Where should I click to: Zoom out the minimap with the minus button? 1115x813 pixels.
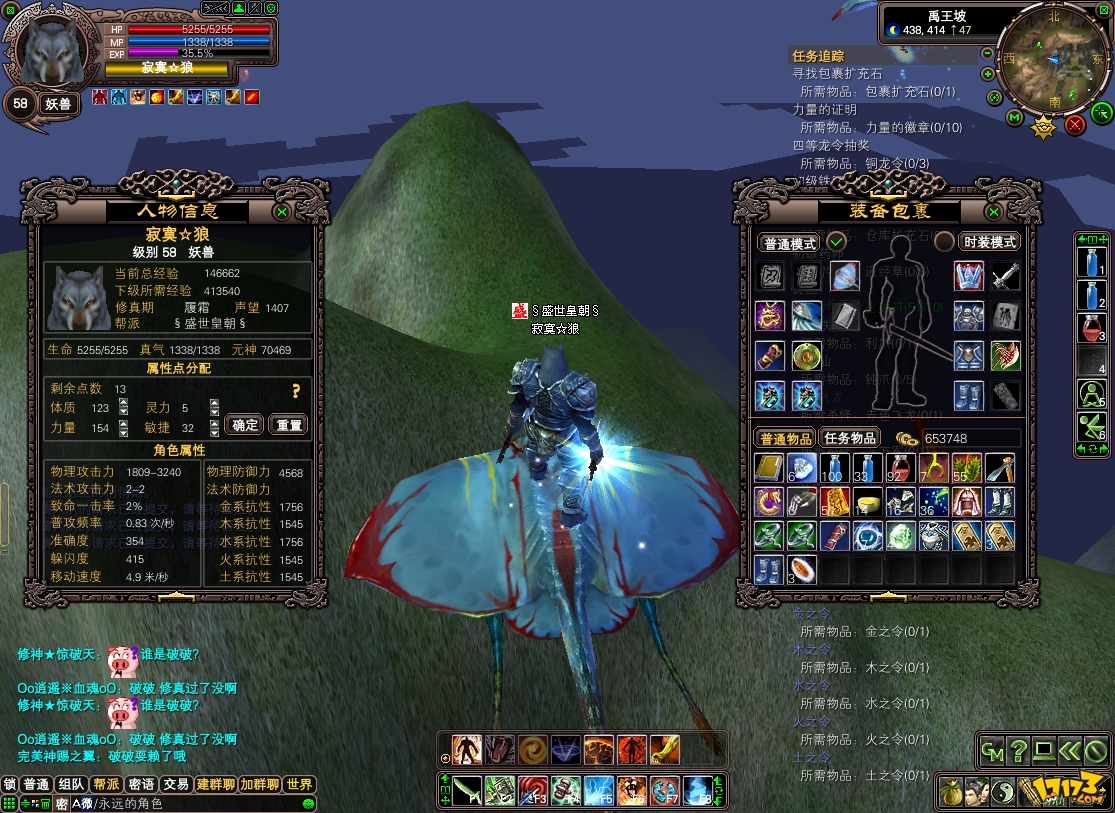(x=988, y=53)
